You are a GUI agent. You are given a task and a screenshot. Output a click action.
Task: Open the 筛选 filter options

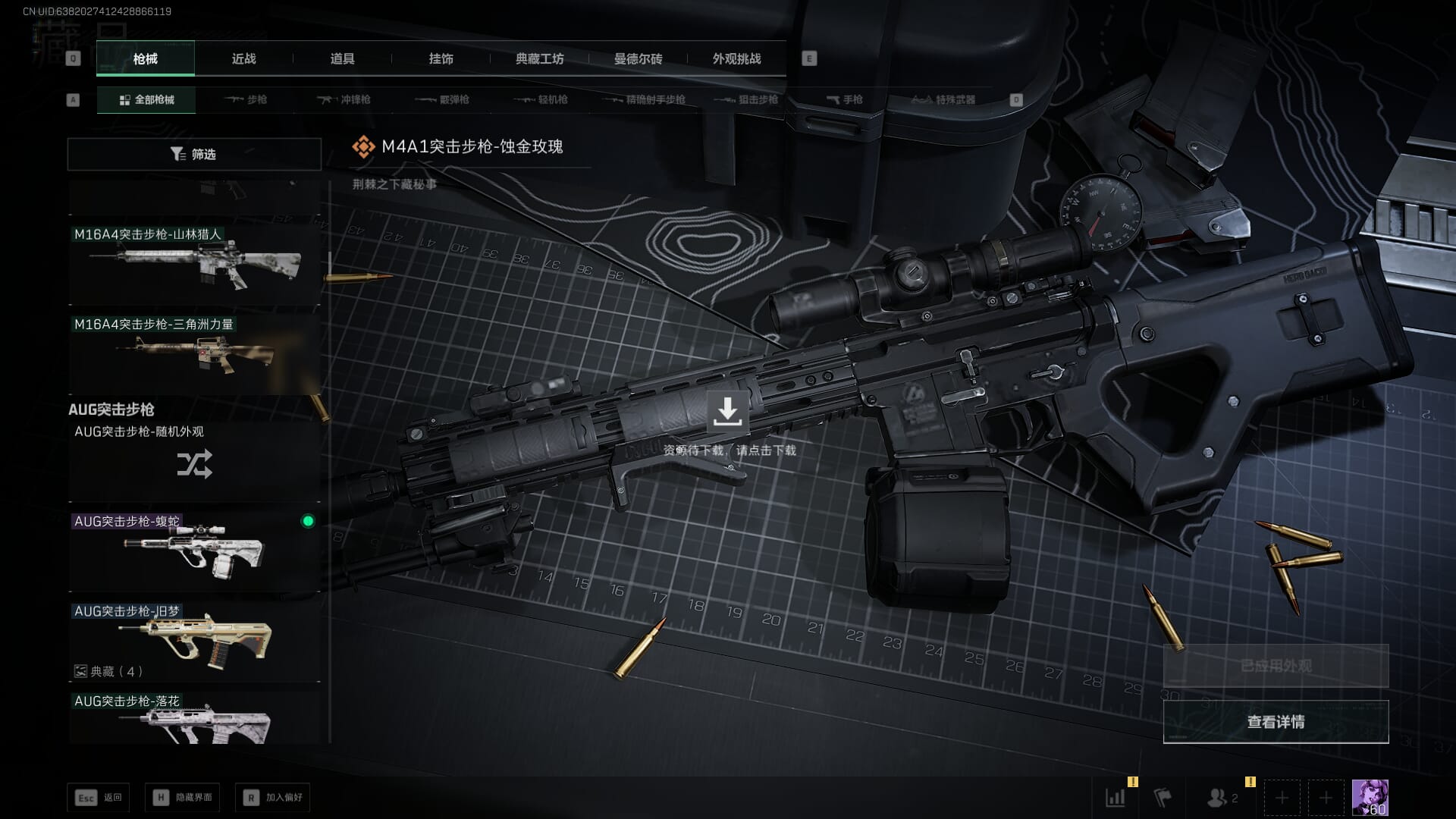click(x=194, y=154)
